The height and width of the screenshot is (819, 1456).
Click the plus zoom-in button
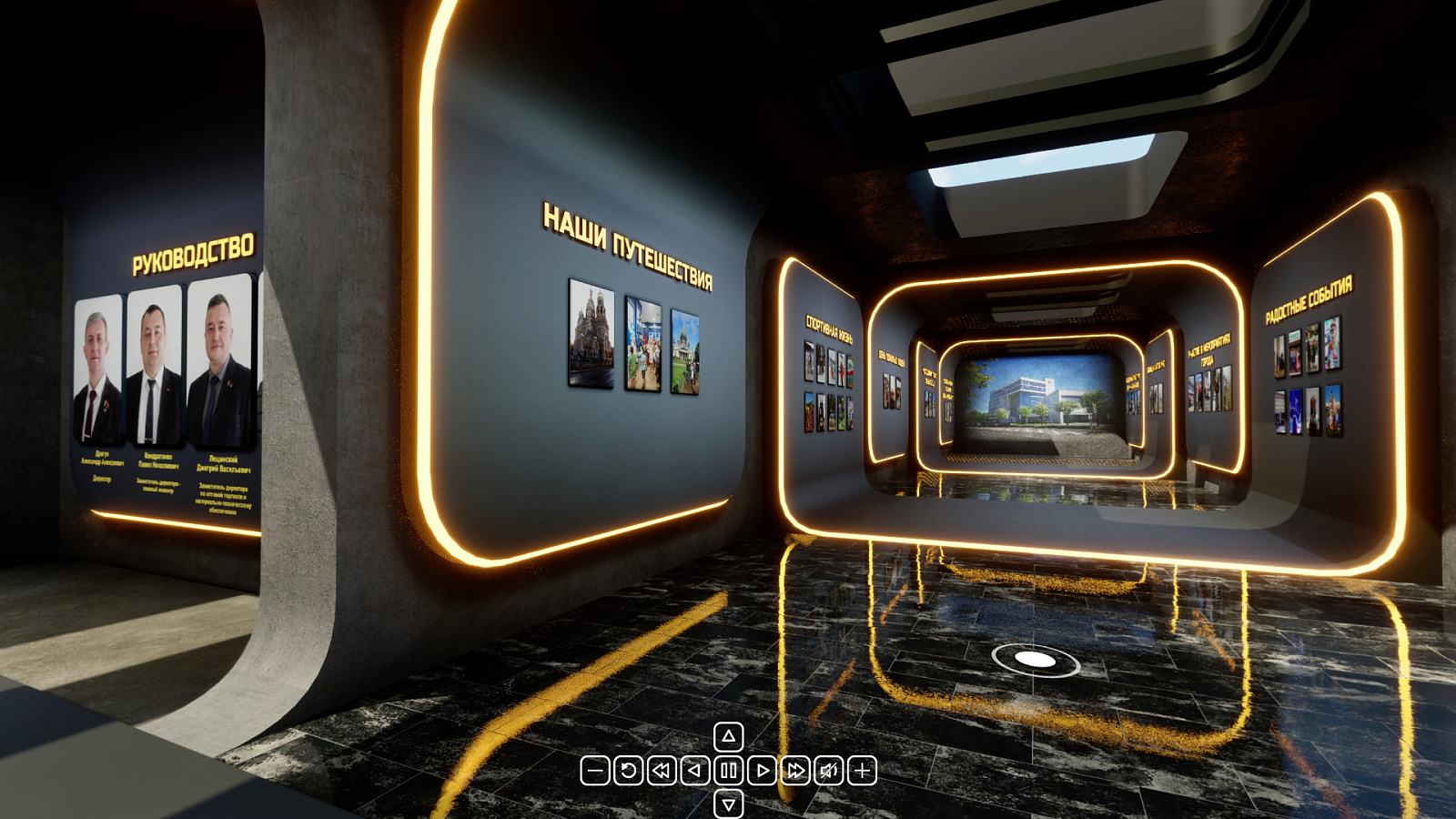click(862, 771)
